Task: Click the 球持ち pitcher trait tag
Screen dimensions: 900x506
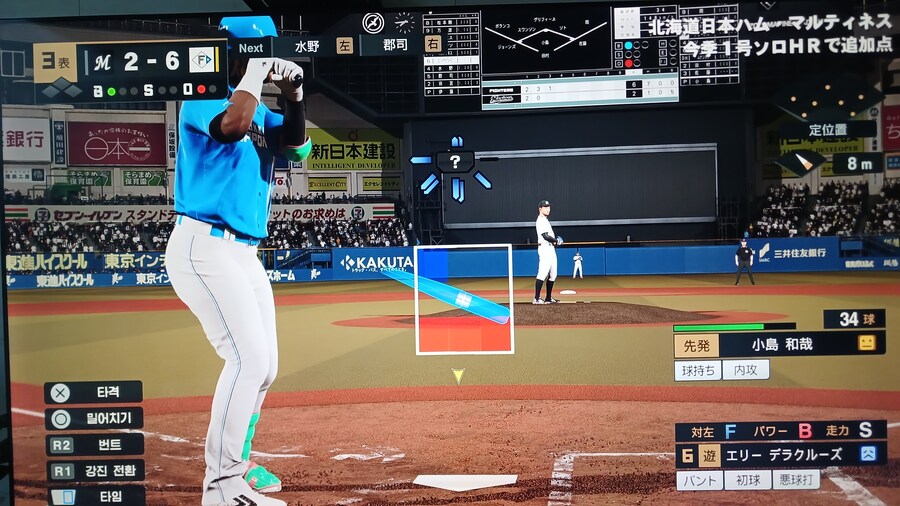Action: point(697,369)
